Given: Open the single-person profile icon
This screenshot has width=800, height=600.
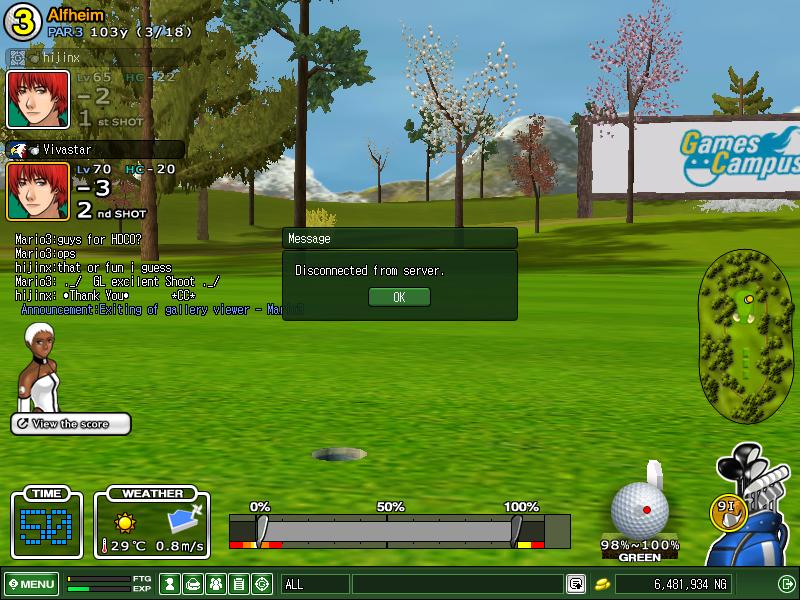Looking at the screenshot, I should (x=171, y=584).
